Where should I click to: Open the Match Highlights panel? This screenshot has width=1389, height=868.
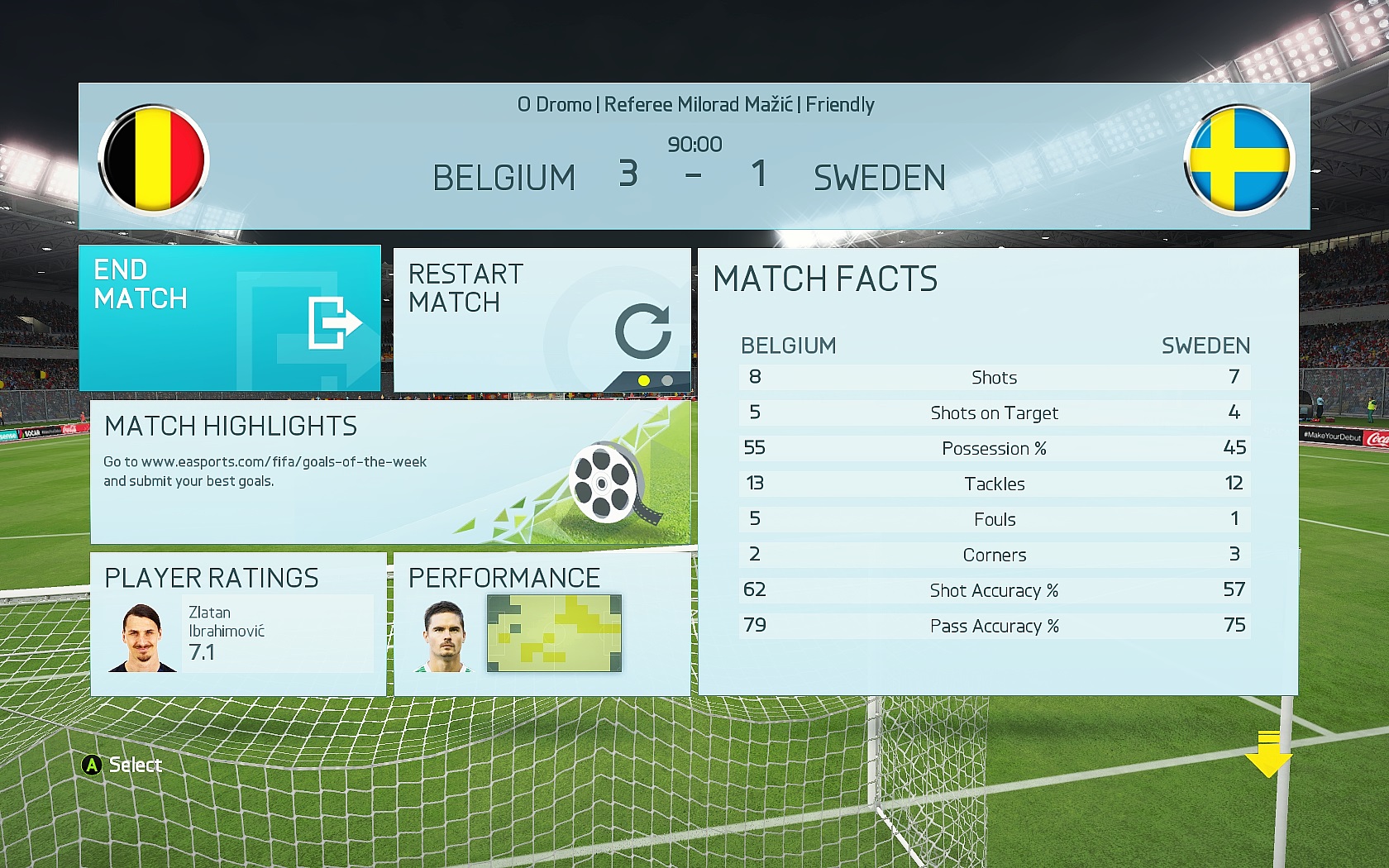coord(389,472)
